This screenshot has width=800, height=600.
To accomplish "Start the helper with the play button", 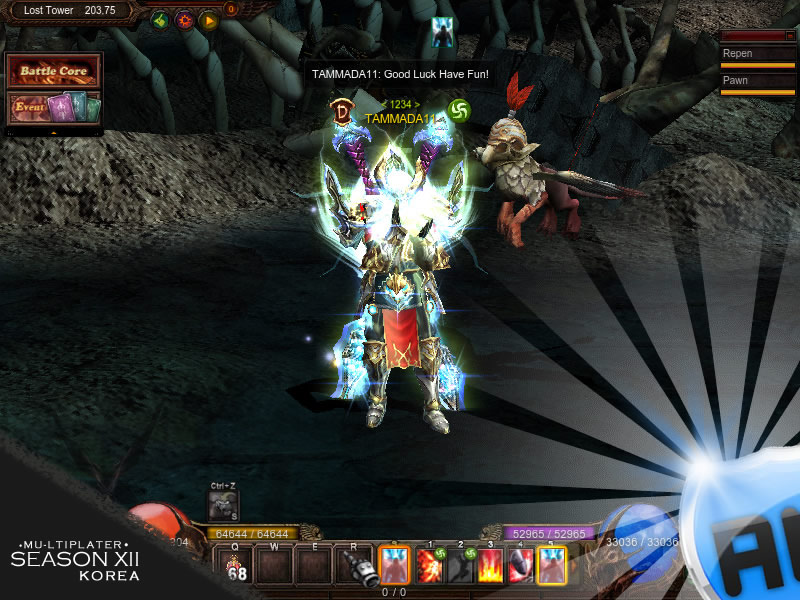I will click(x=208, y=20).
